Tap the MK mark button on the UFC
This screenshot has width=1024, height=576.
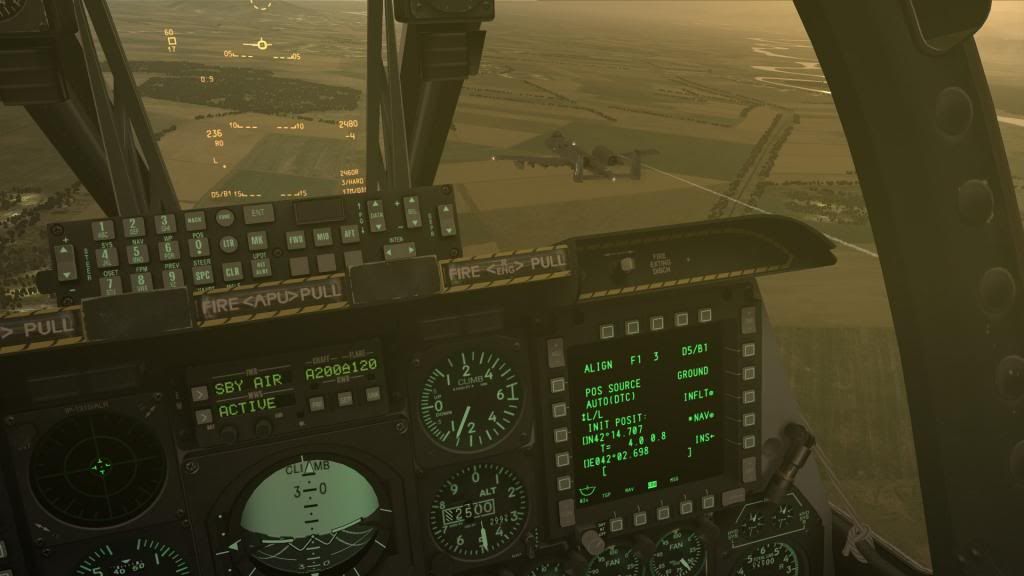pos(257,241)
